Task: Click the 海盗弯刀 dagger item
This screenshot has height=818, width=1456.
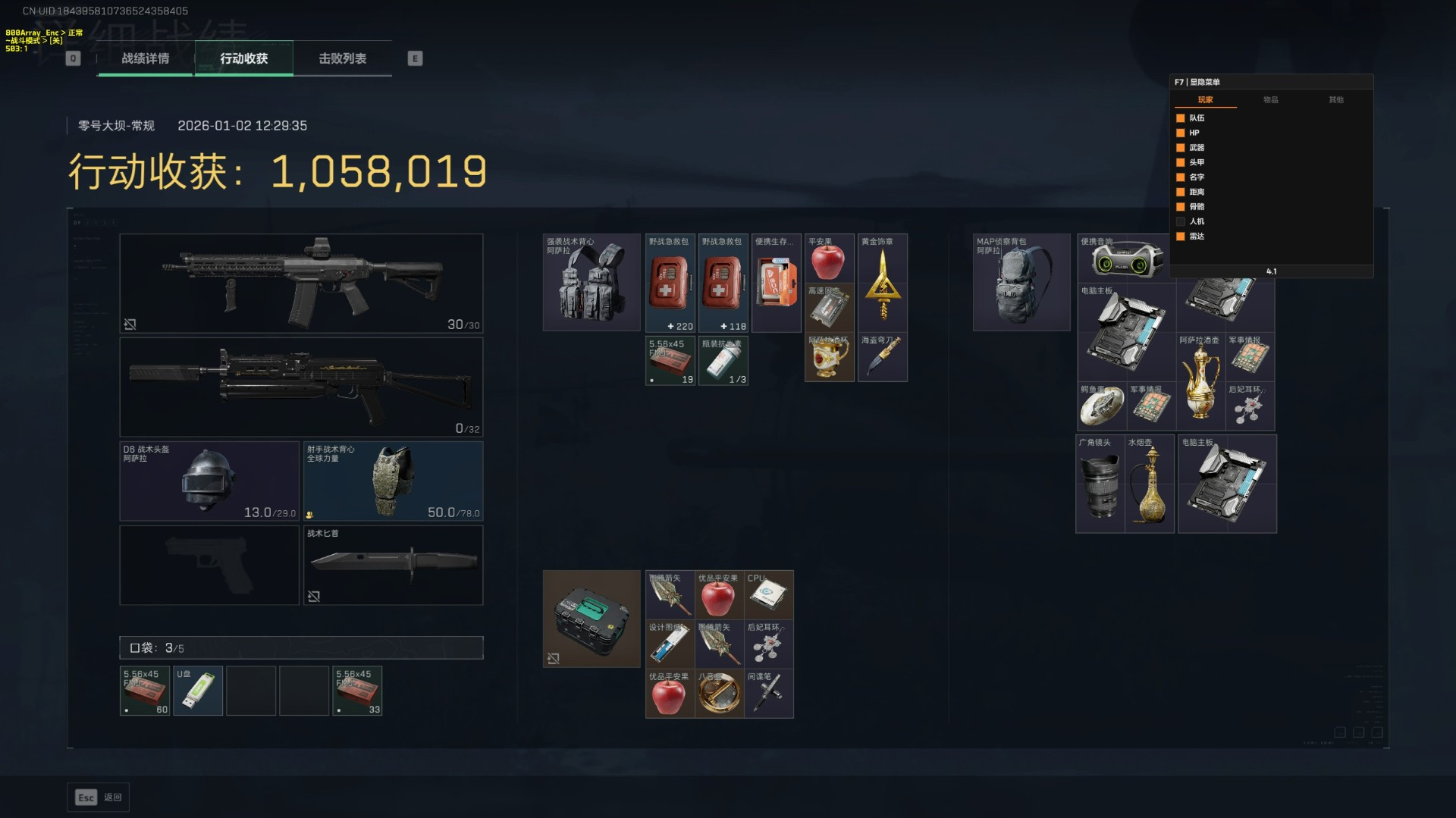Action: coord(883,357)
